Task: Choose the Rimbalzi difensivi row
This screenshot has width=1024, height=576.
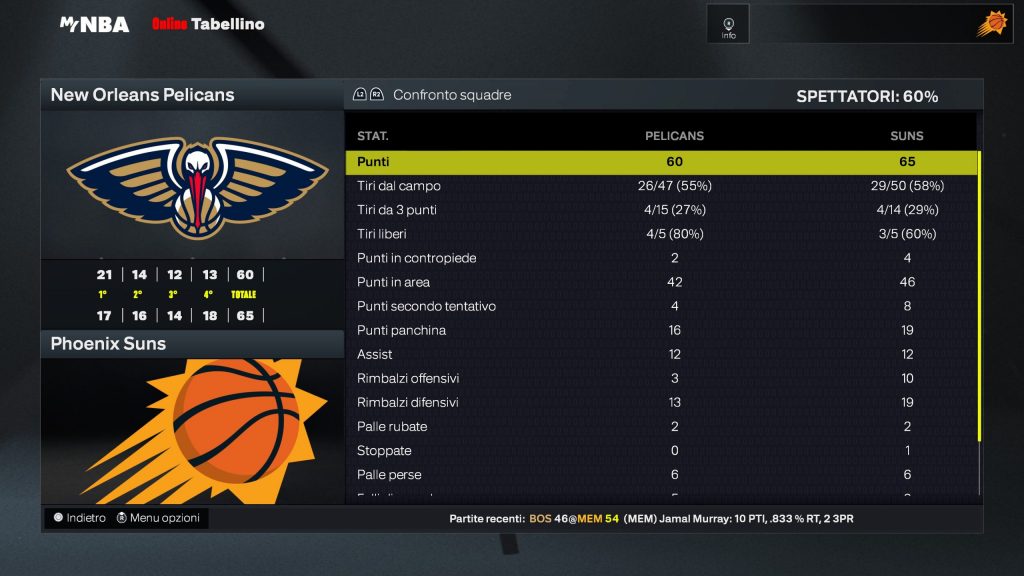Action: pos(660,402)
